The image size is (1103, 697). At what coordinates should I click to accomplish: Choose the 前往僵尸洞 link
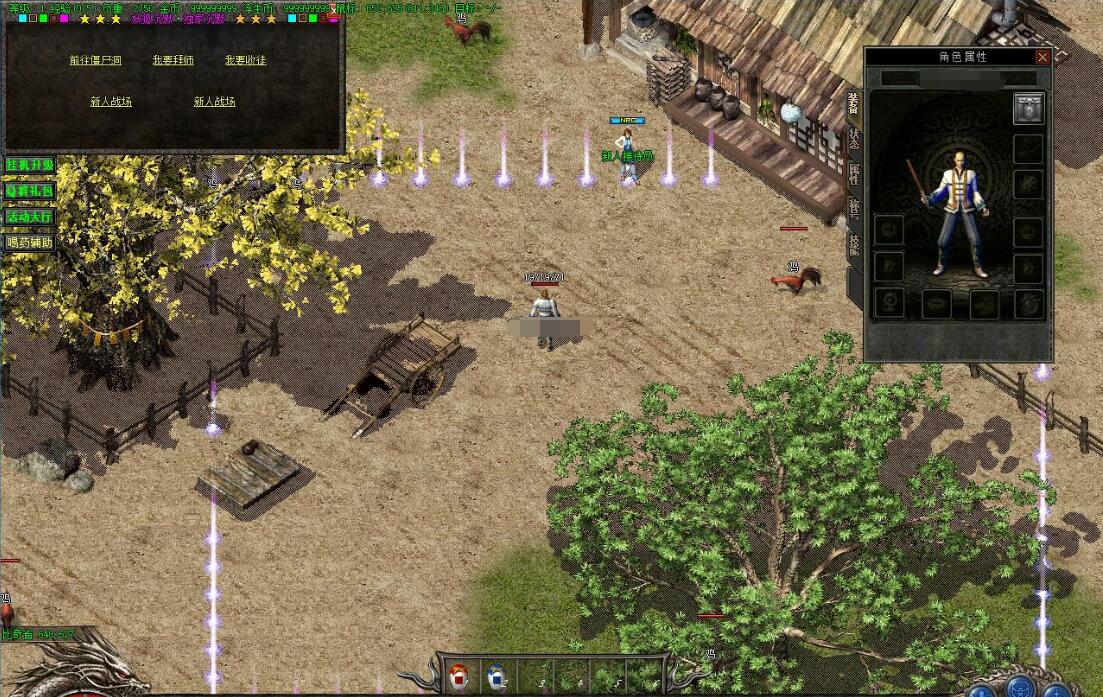tap(96, 60)
